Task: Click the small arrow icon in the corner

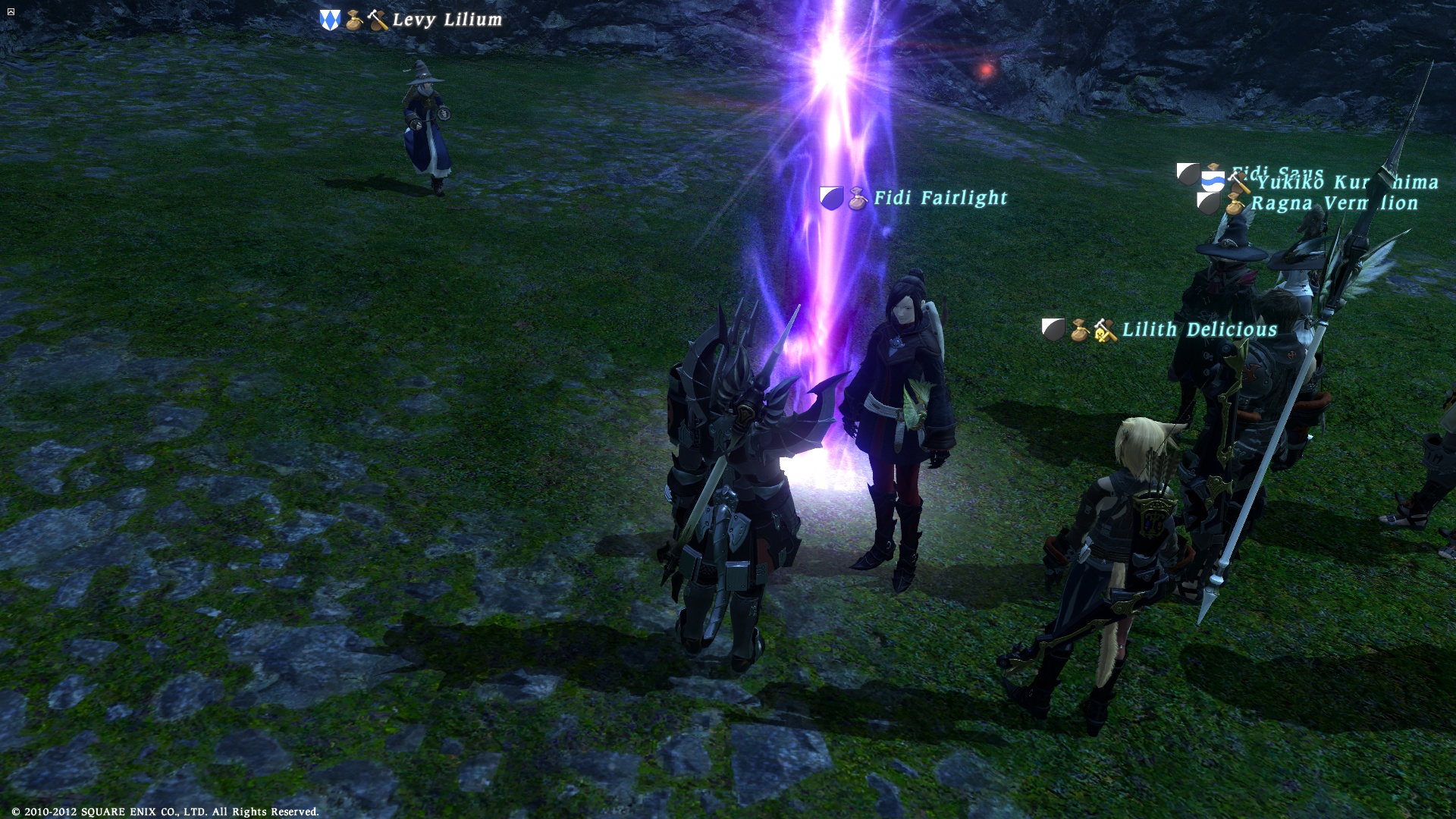Action: pyautogui.click(x=11, y=12)
